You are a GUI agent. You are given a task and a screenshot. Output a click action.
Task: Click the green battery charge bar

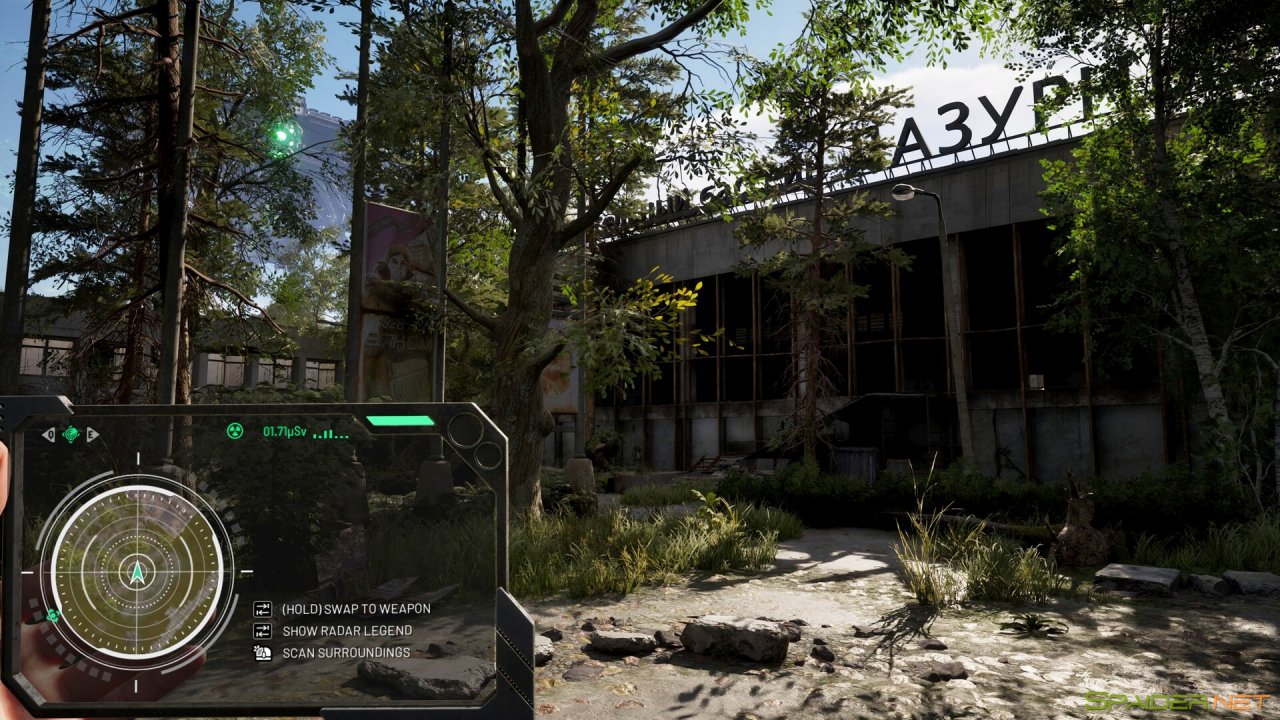(400, 421)
